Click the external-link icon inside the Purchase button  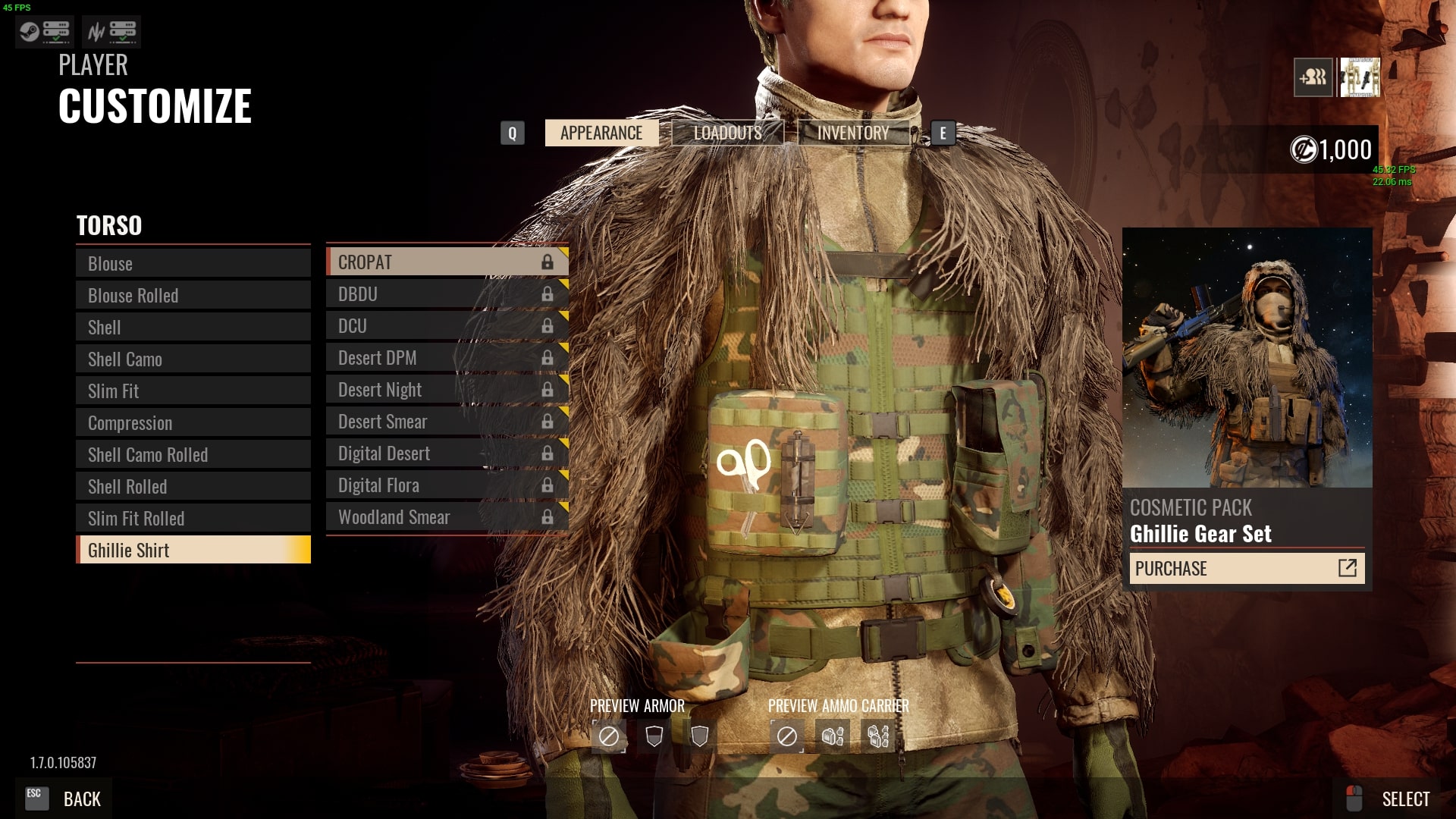click(1347, 568)
